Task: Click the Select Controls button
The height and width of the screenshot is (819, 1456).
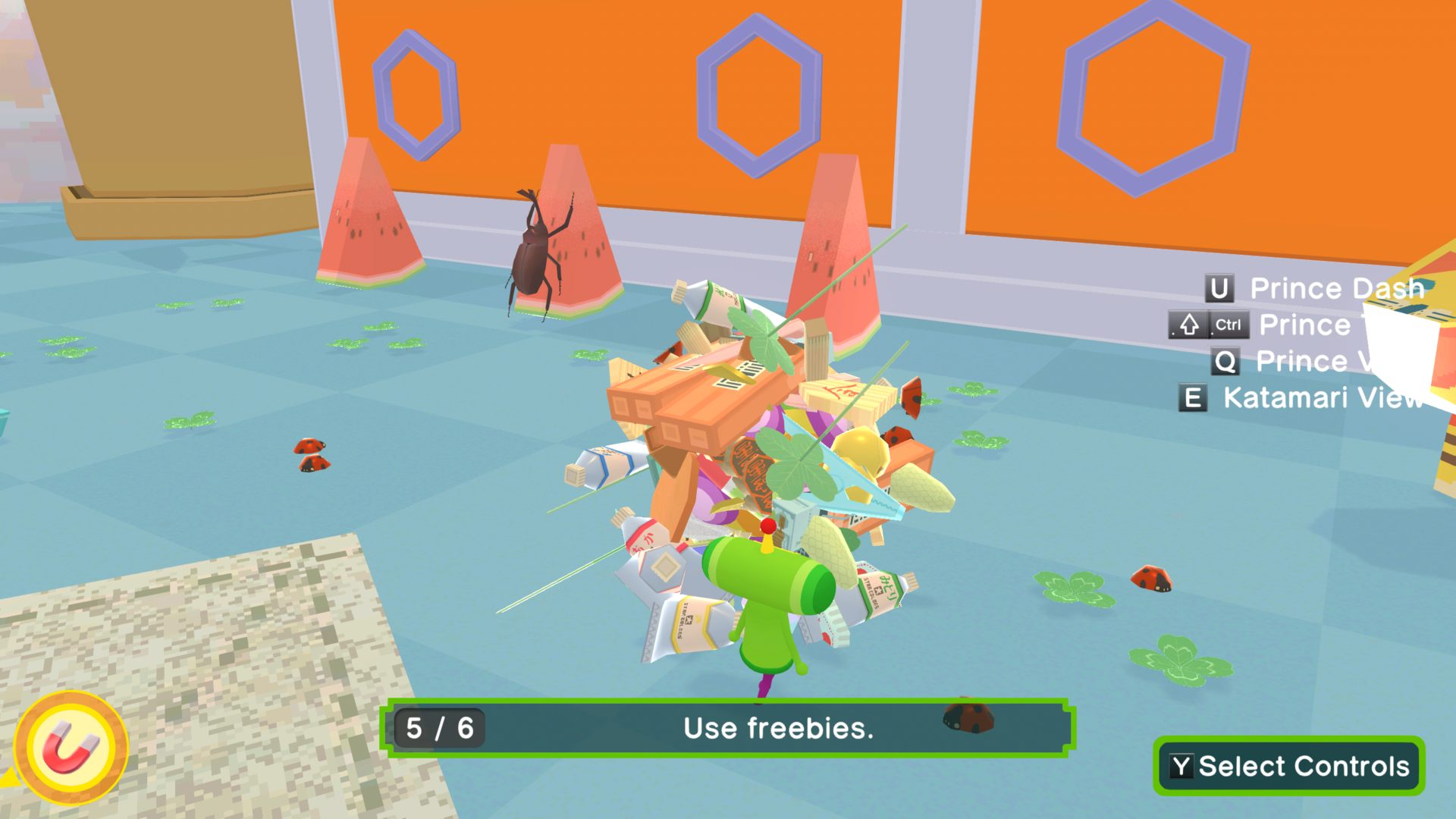Action: point(1288,766)
